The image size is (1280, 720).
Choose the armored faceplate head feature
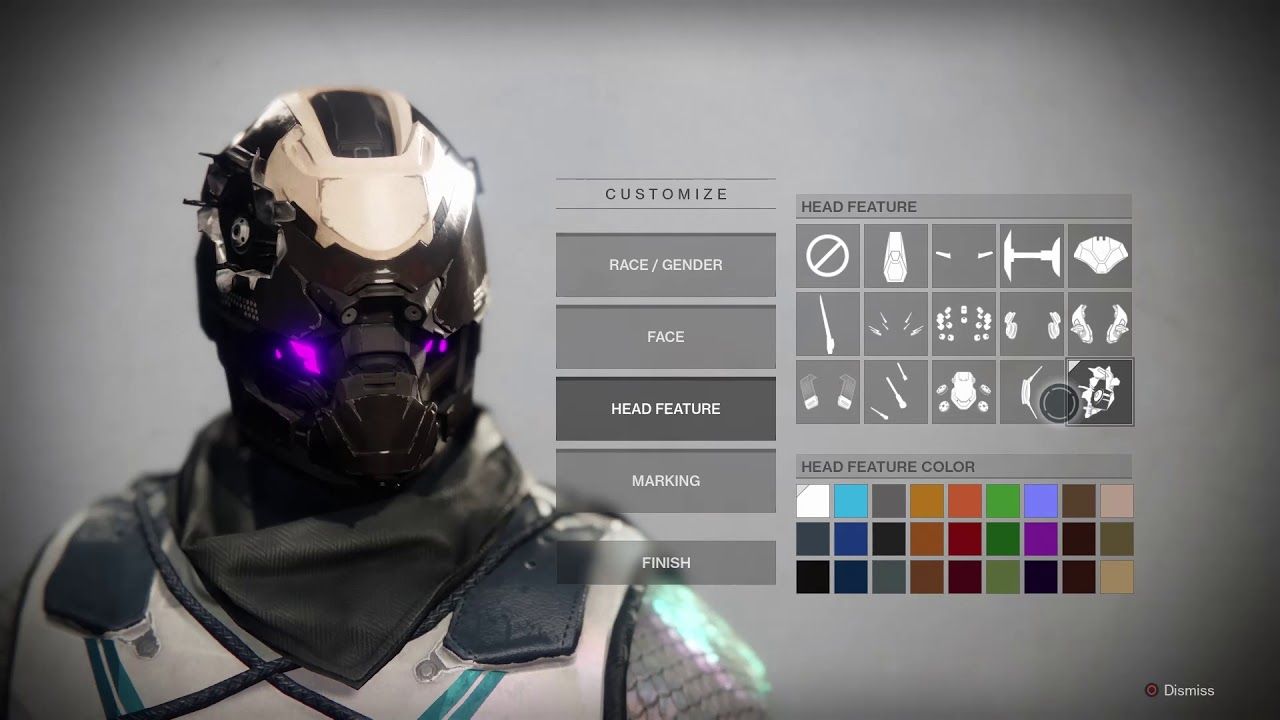pyautogui.click(x=1099, y=256)
